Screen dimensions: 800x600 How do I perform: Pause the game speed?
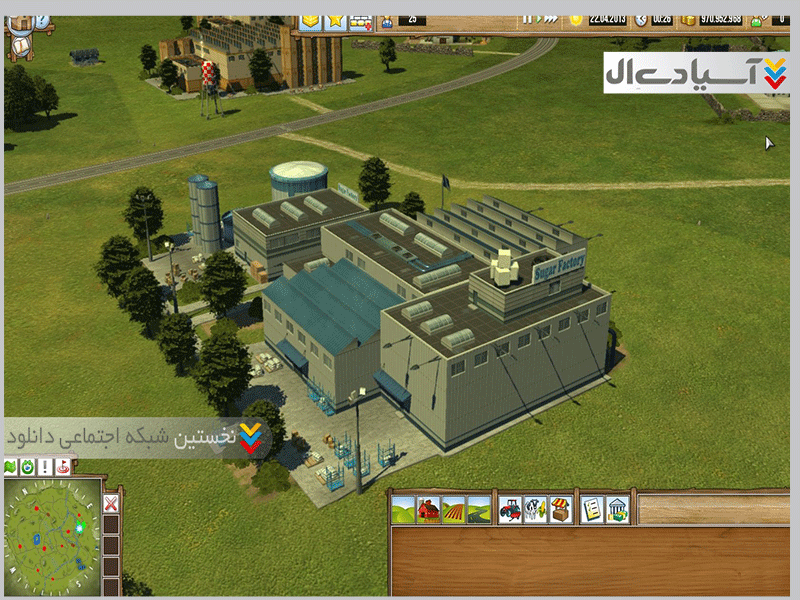click(527, 19)
